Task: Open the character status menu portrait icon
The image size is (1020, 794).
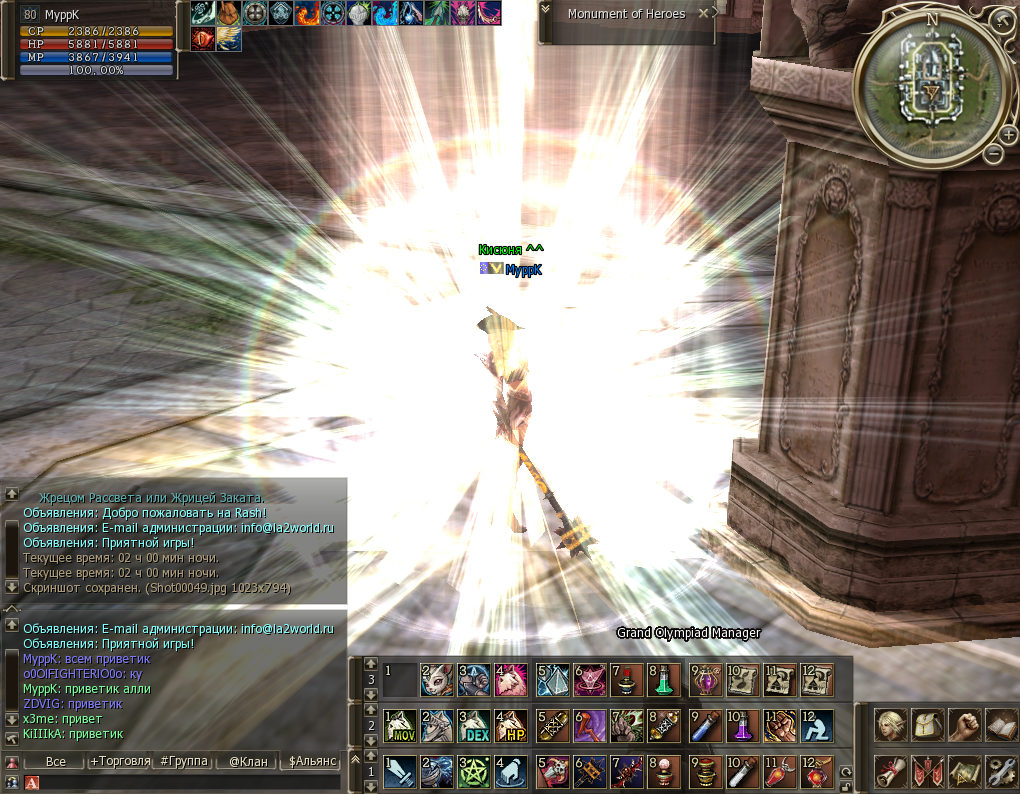Action: point(889,724)
